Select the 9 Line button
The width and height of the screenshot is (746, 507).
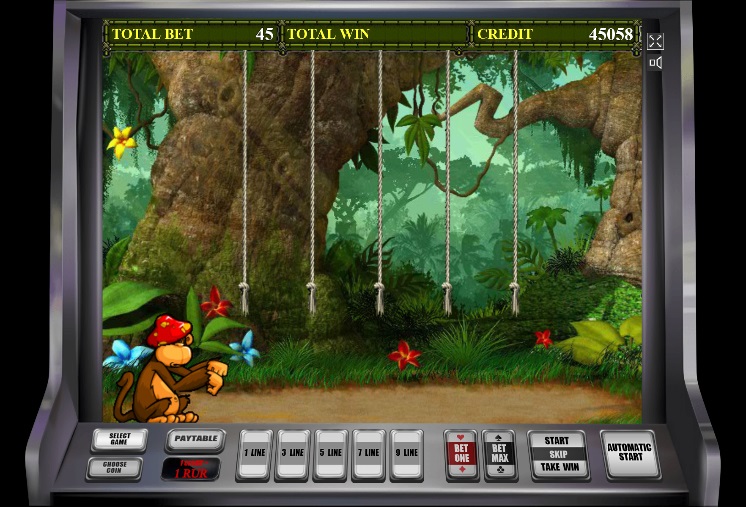pos(406,454)
